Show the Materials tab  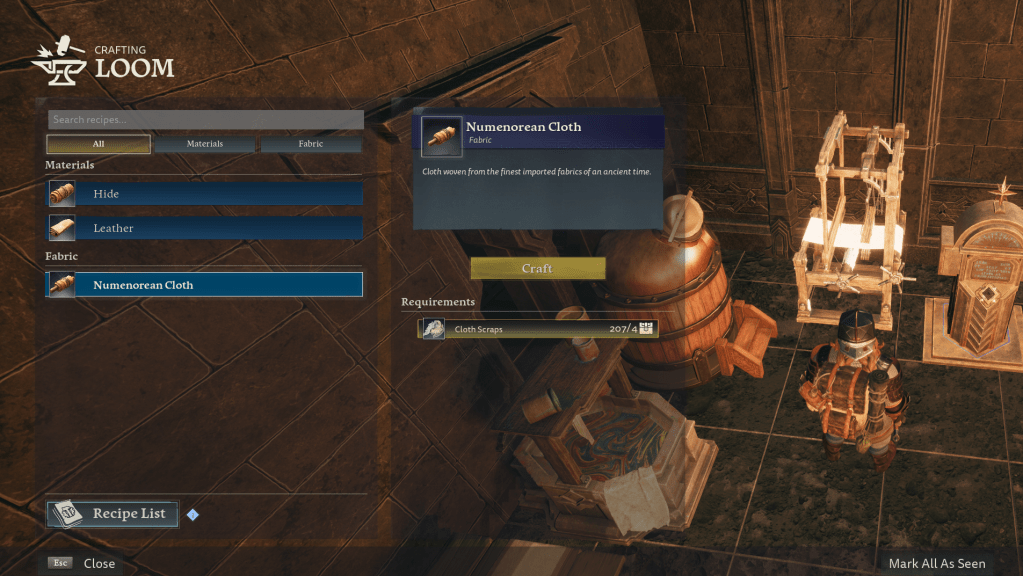(x=205, y=144)
